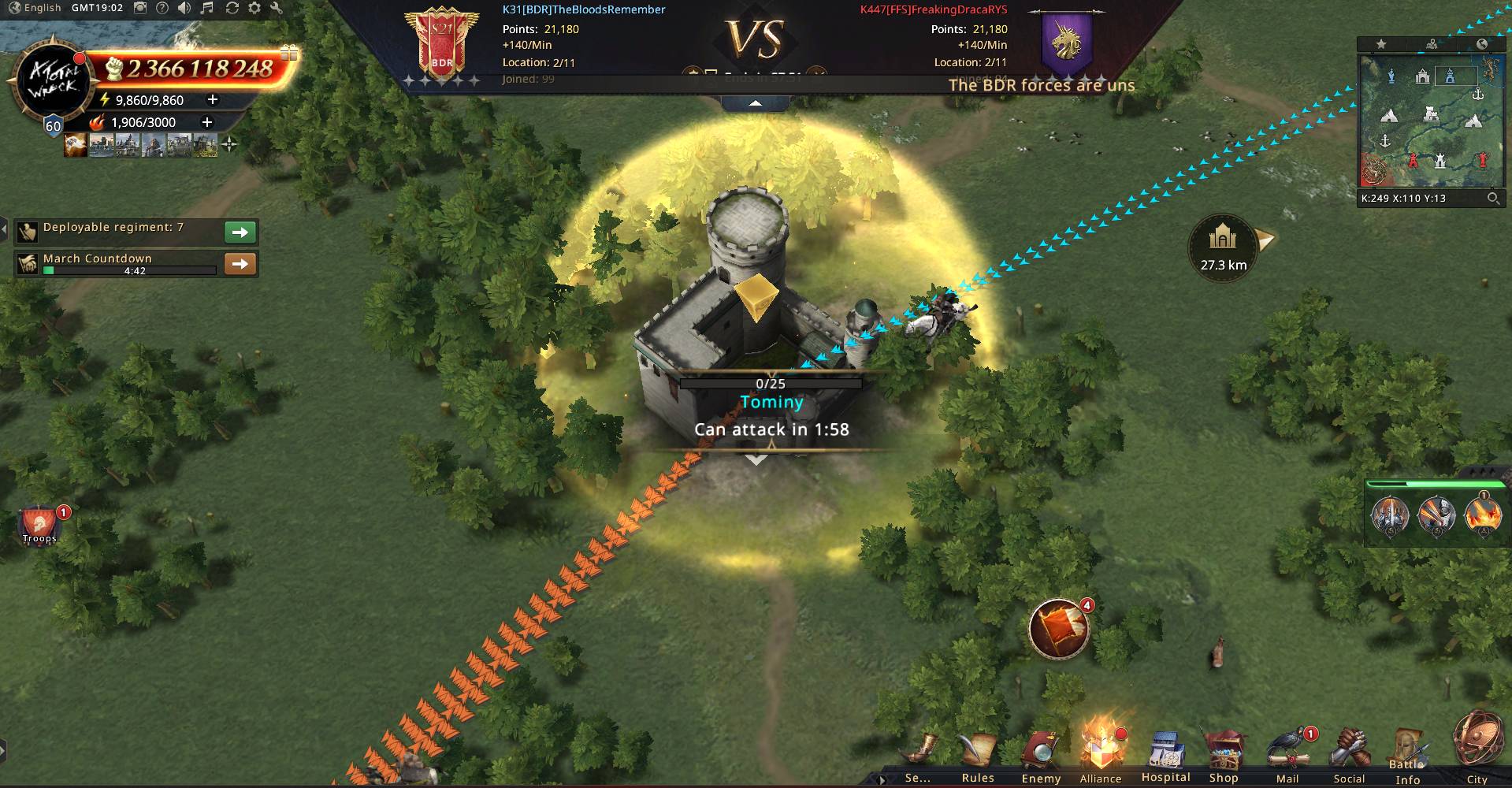Open the minimap favorites star tab
The width and height of the screenshot is (1512, 788).
(1381, 44)
